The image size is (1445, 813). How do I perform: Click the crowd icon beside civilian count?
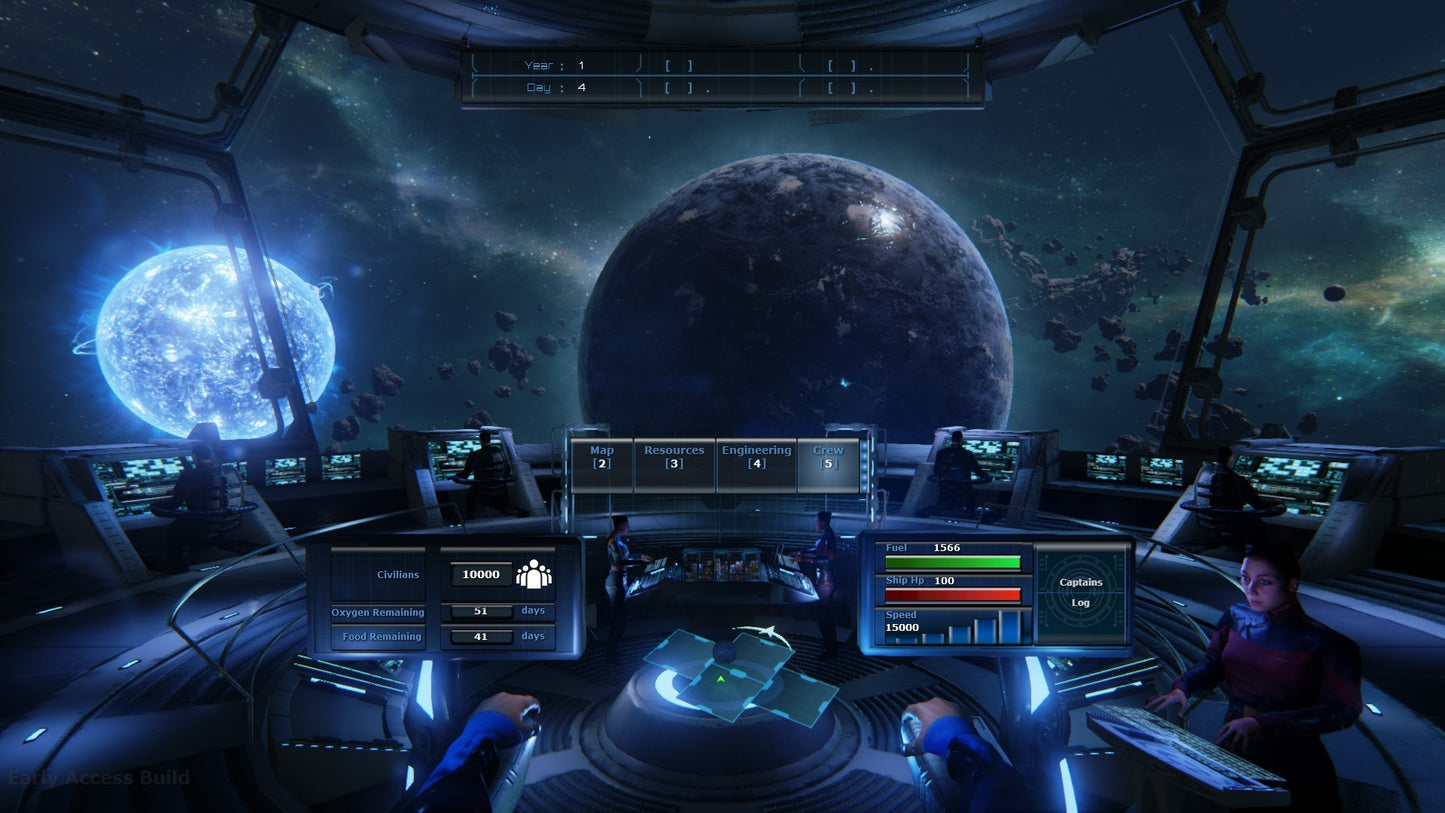pyautogui.click(x=533, y=573)
